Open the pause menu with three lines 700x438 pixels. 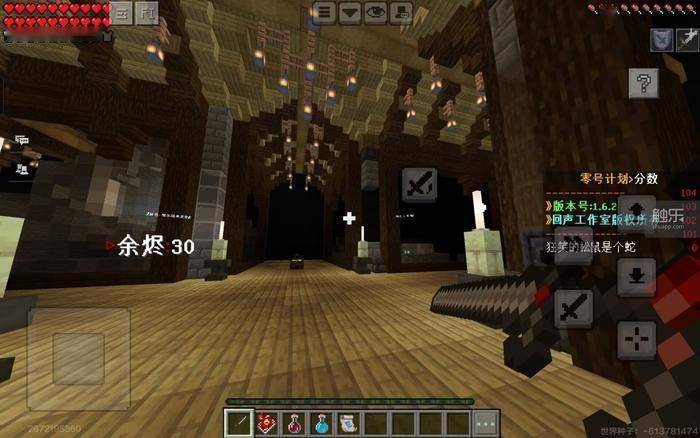[x=325, y=12]
